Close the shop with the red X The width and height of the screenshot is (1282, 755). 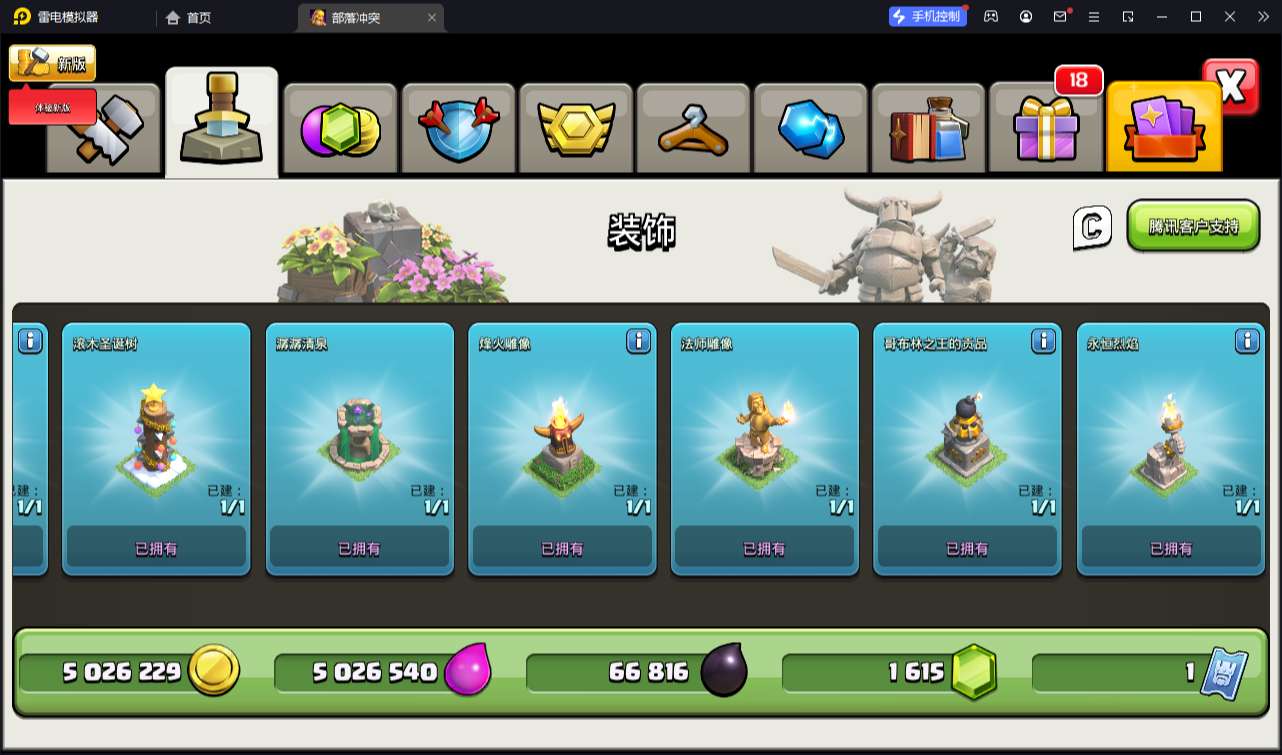[x=1231, y=87]
